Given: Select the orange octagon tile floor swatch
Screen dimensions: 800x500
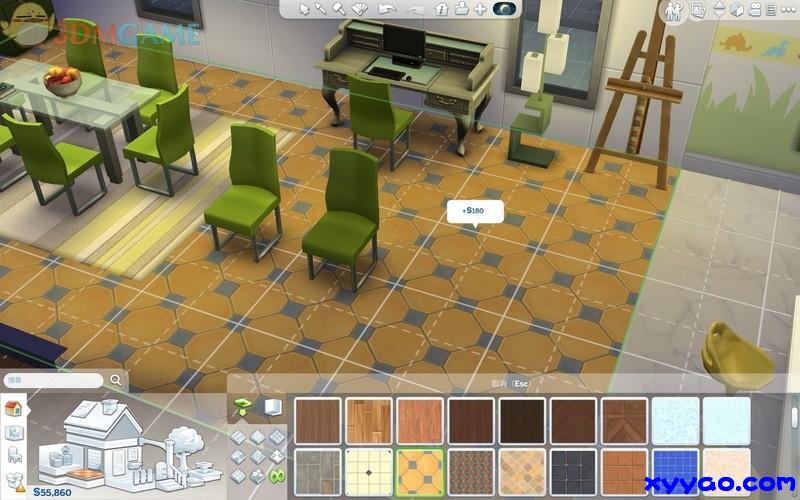Looking at the screenshot, I should [422, 470].
